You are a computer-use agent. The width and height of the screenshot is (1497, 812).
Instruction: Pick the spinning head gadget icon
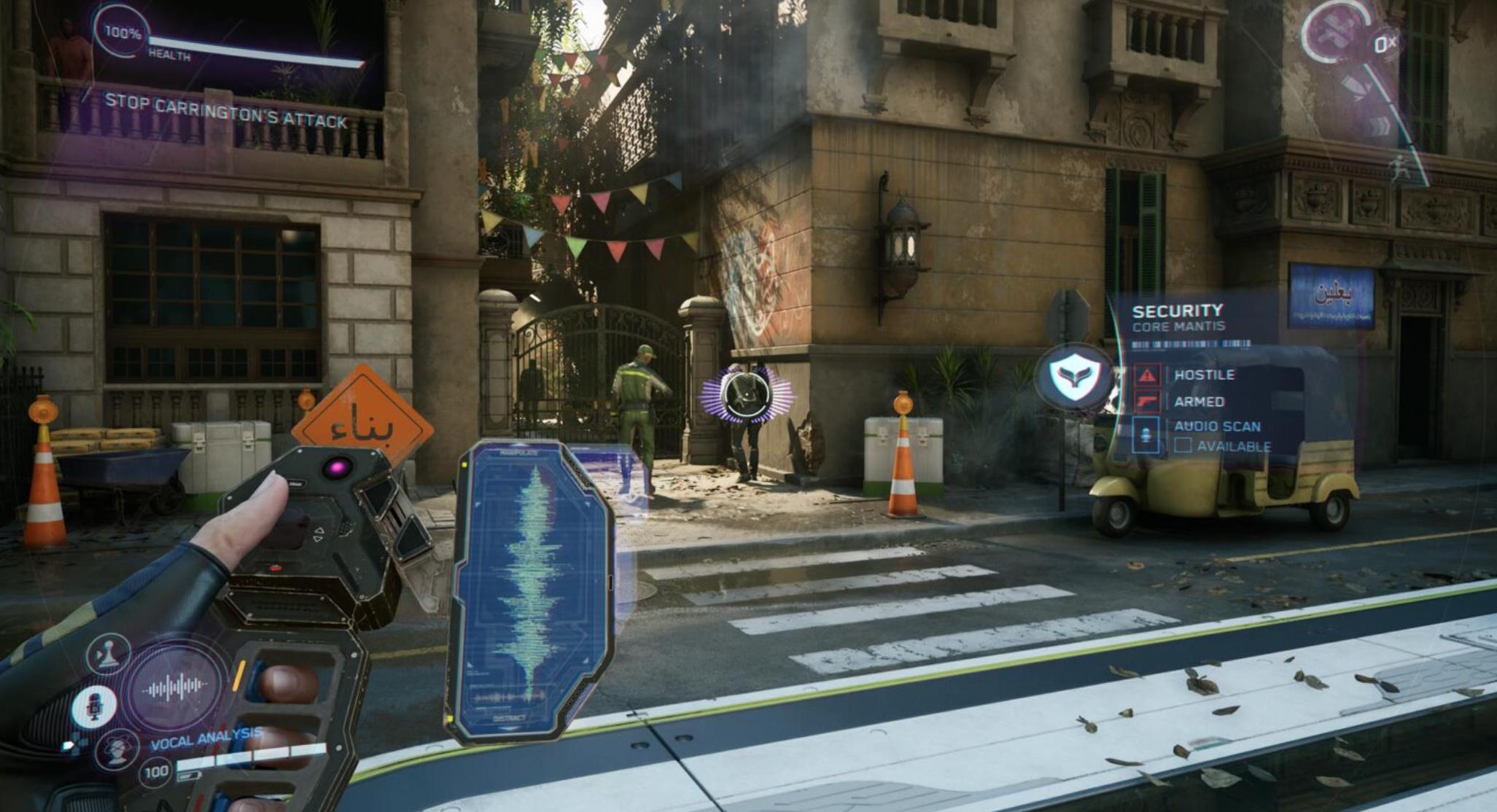click(x=117, y=749)
